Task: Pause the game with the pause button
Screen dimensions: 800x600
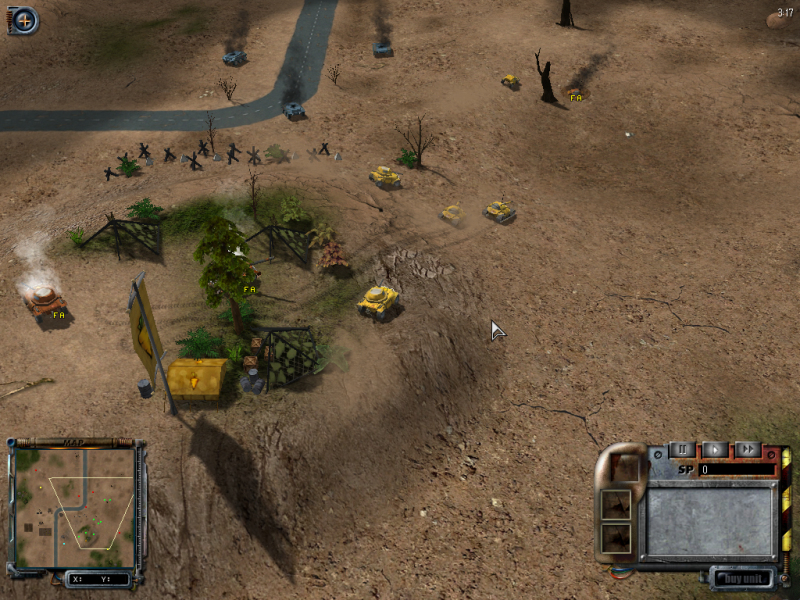Action: coord(682,450)
